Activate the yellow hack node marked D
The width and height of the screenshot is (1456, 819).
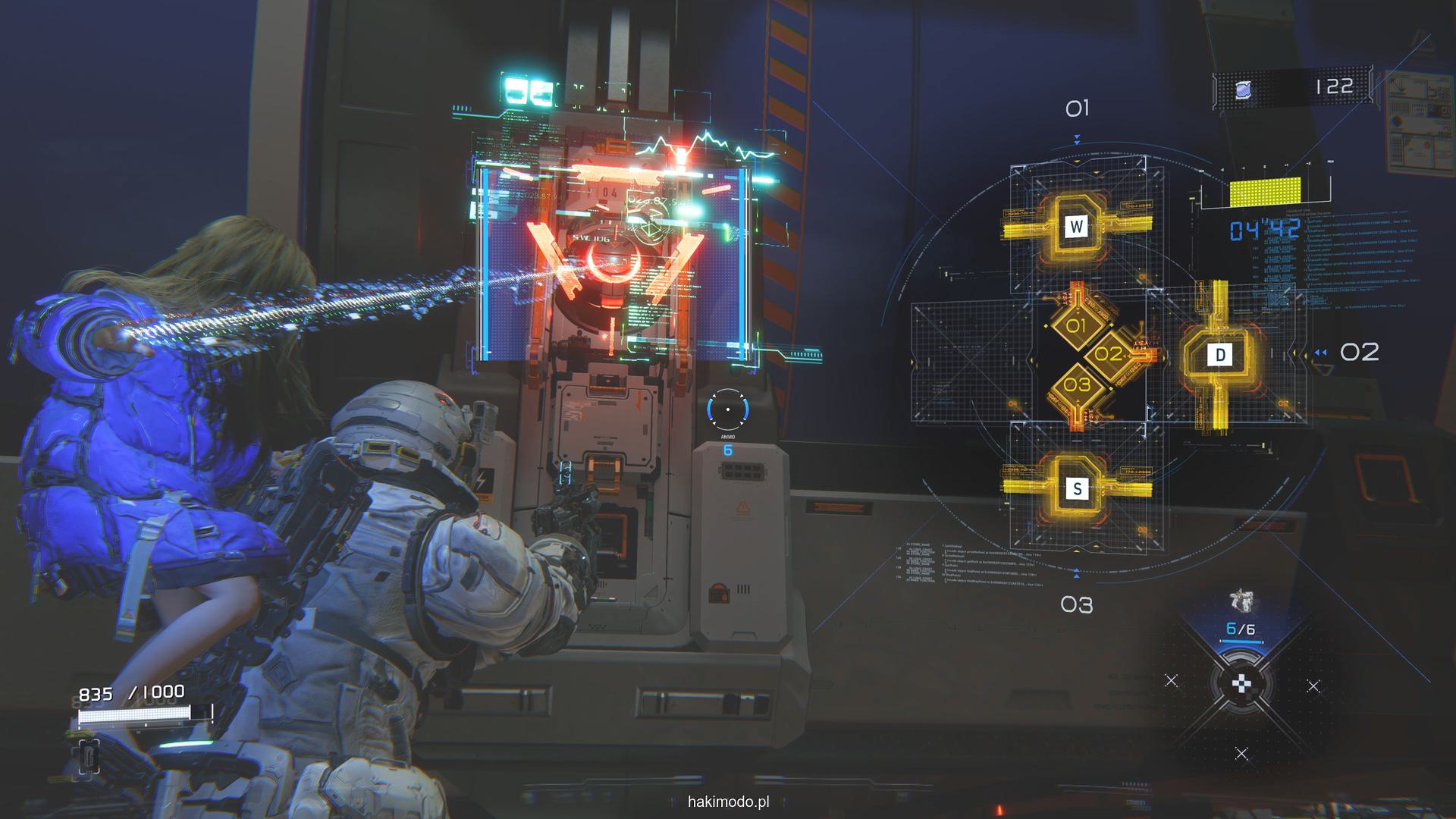coord(1219,355)
